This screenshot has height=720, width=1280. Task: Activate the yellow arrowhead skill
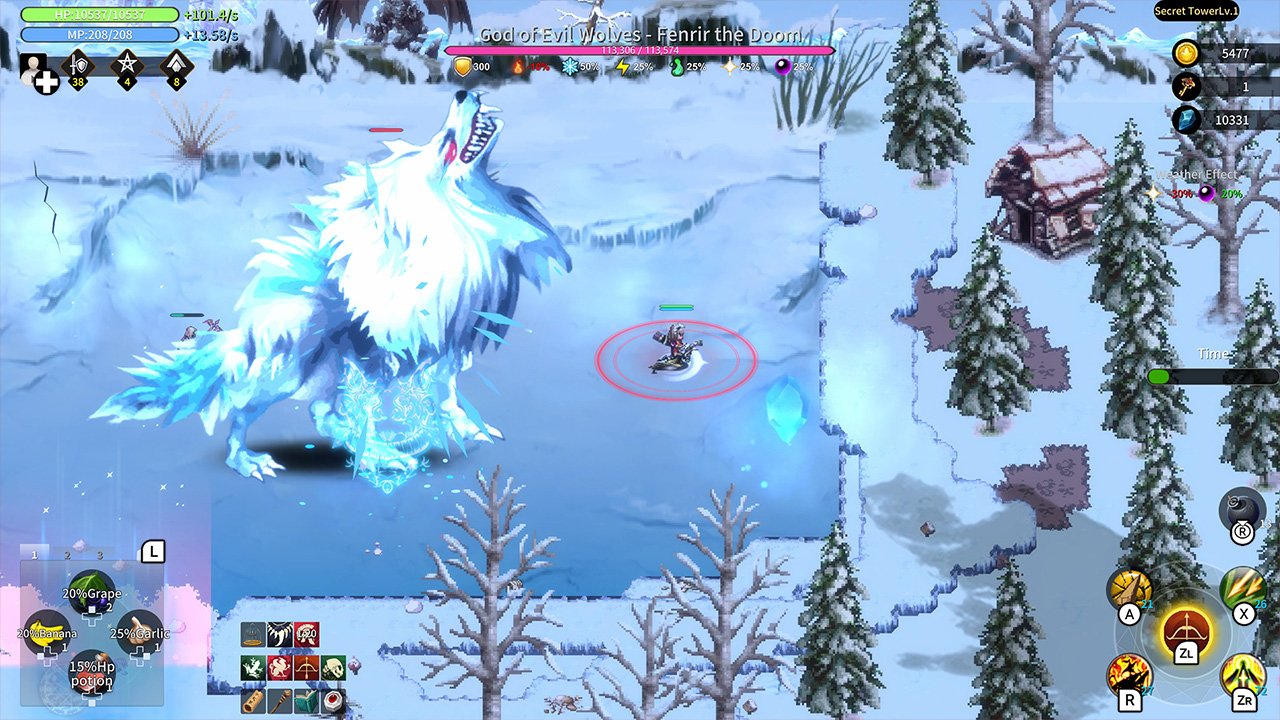(1130, 590)
